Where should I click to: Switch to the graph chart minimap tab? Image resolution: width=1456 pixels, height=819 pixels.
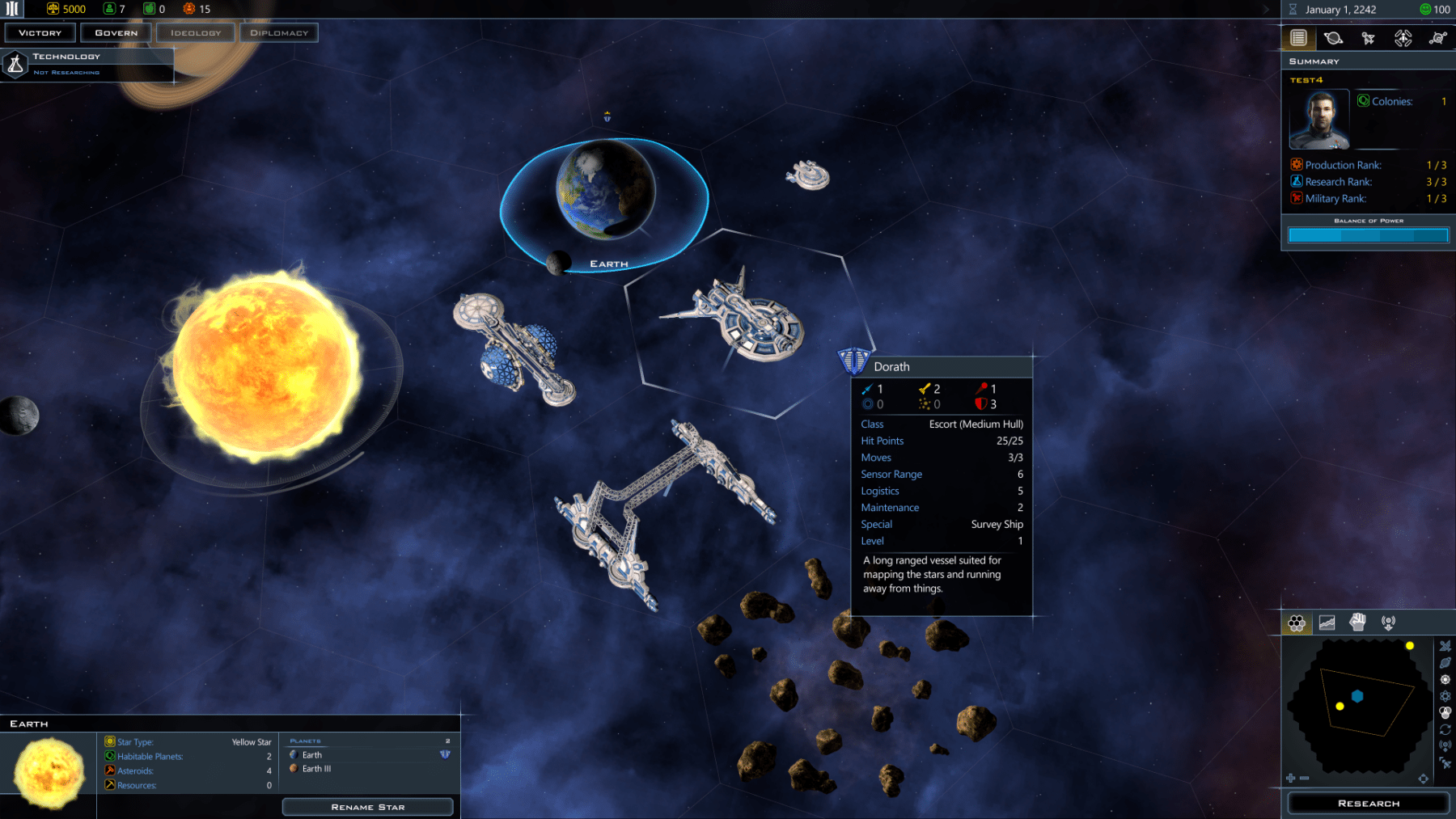pyautogui.click(x=1327, y=623)
